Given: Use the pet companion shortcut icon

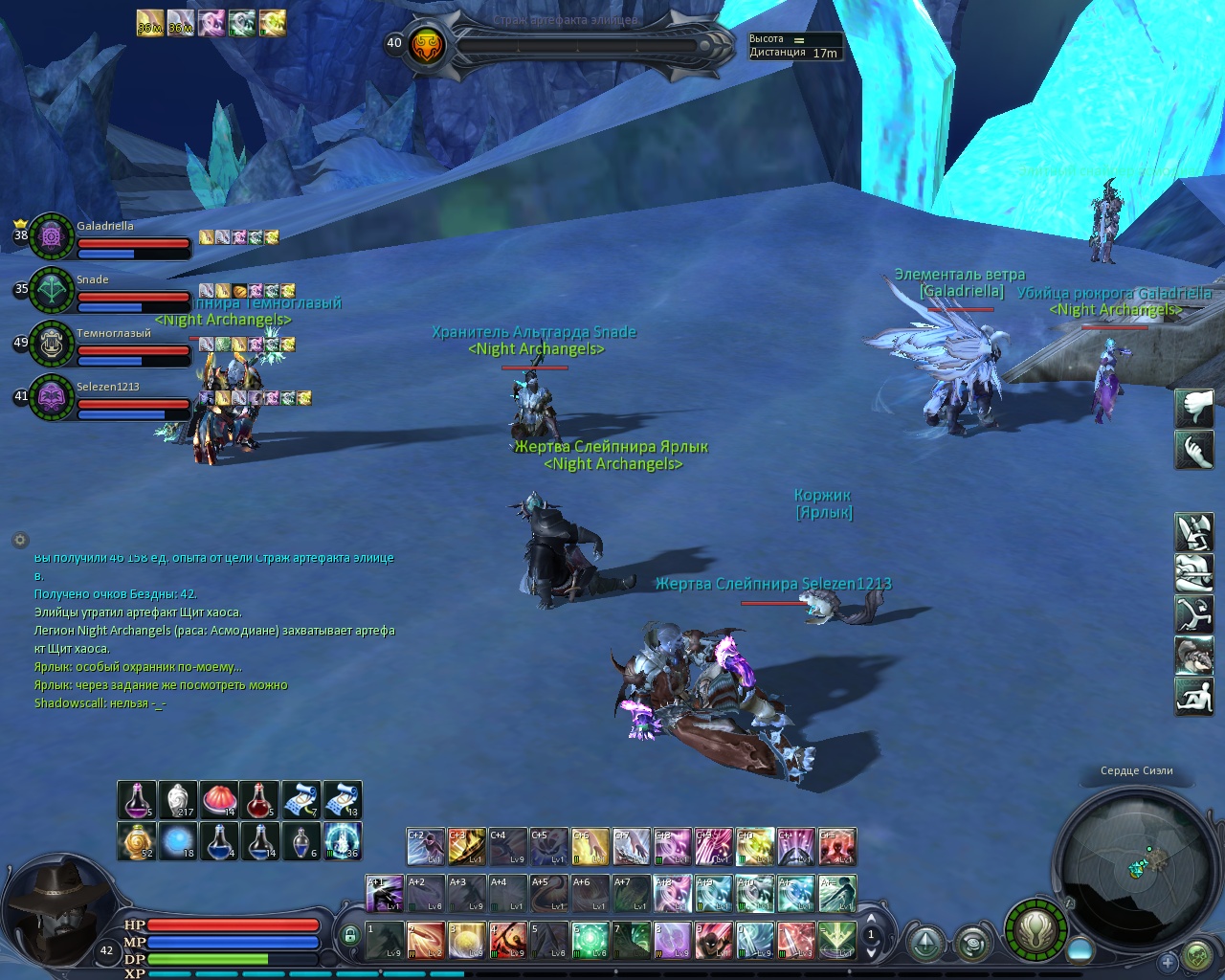Looking at the screenshot, I should tap(1193, 656).
